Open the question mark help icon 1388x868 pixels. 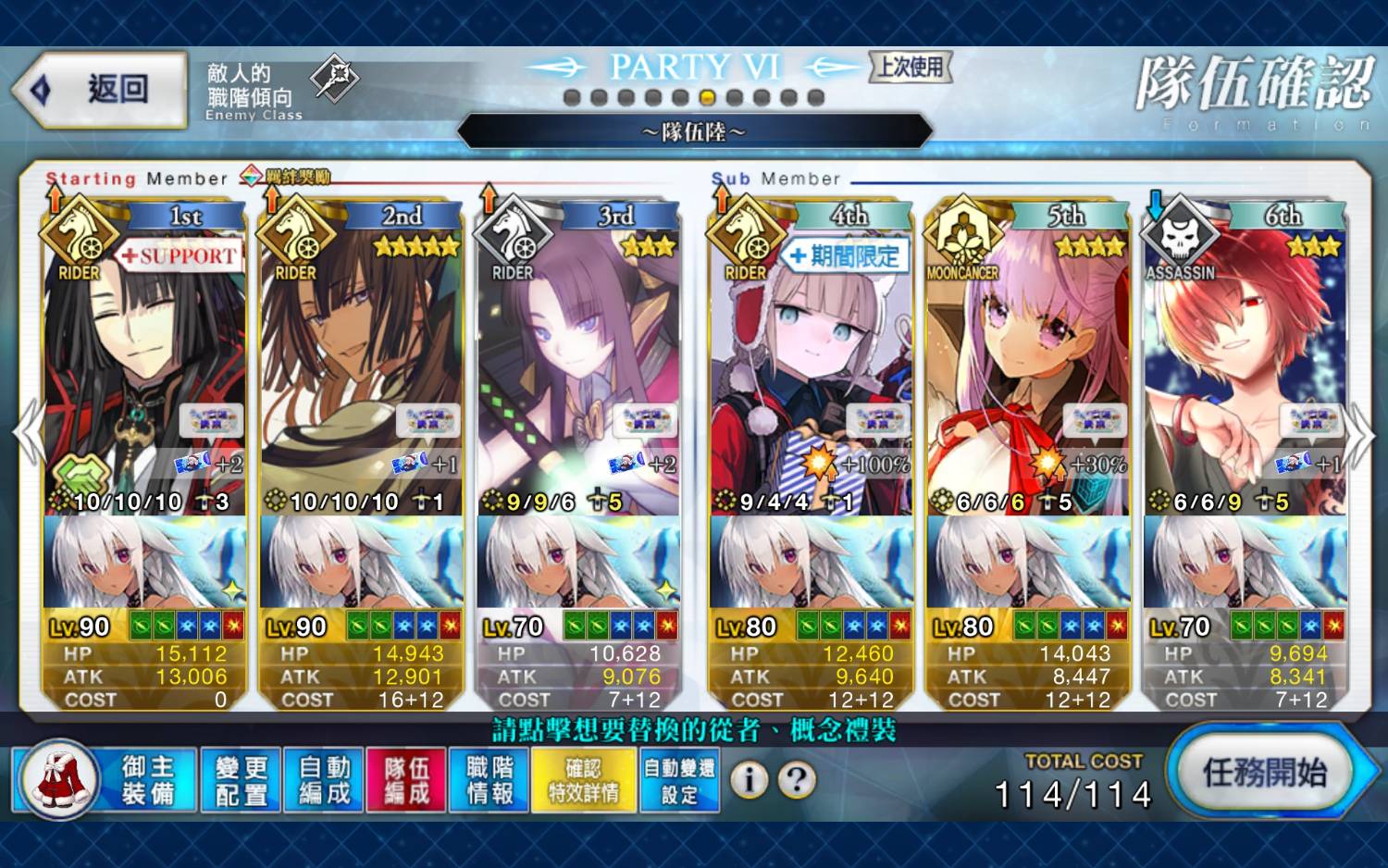click(x=797, y=780)
